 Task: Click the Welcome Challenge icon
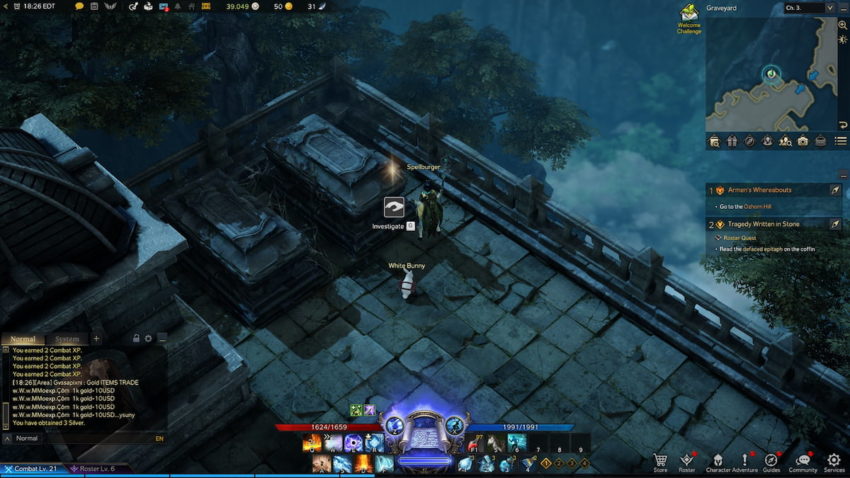click(689, 15)
